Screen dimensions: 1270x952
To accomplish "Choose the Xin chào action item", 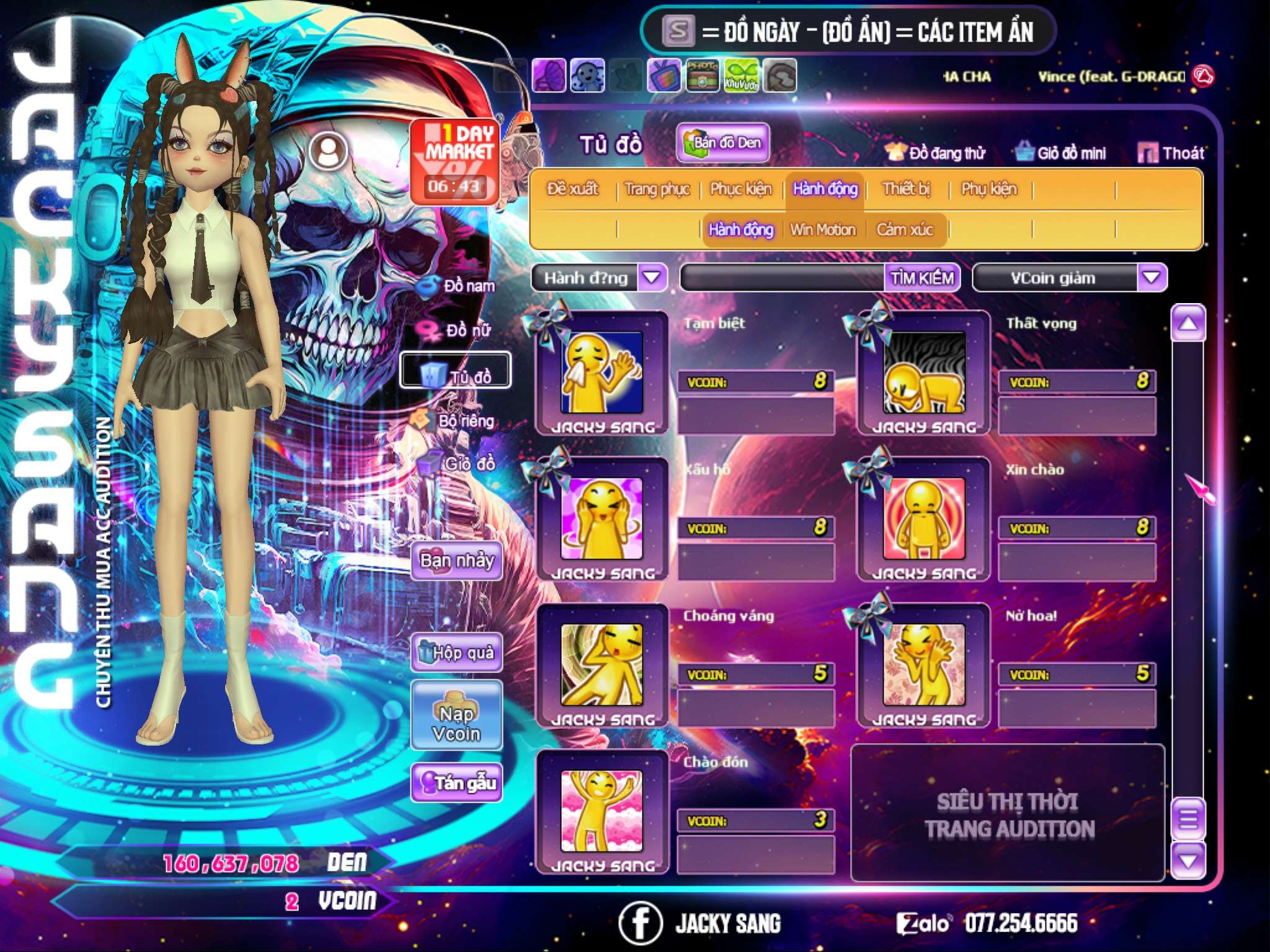I will pos(923,519).
